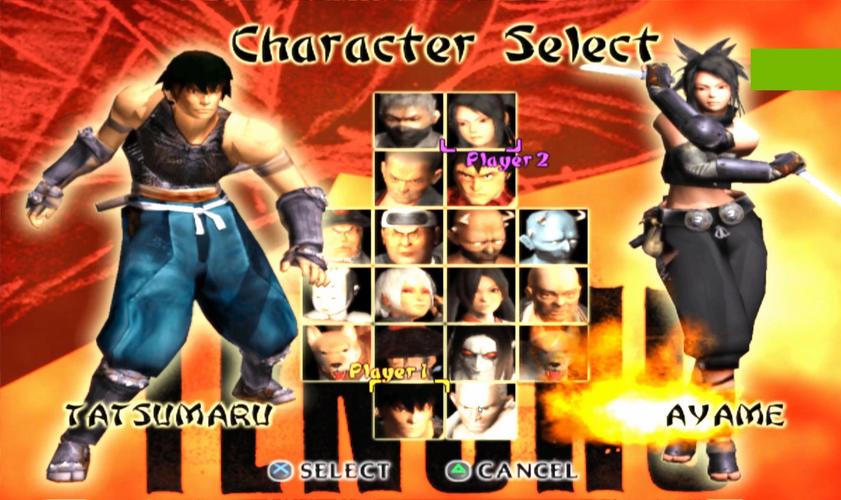Pick the man with the white headband
This screenshot has width=841, height=500.
tap(409, 237)
